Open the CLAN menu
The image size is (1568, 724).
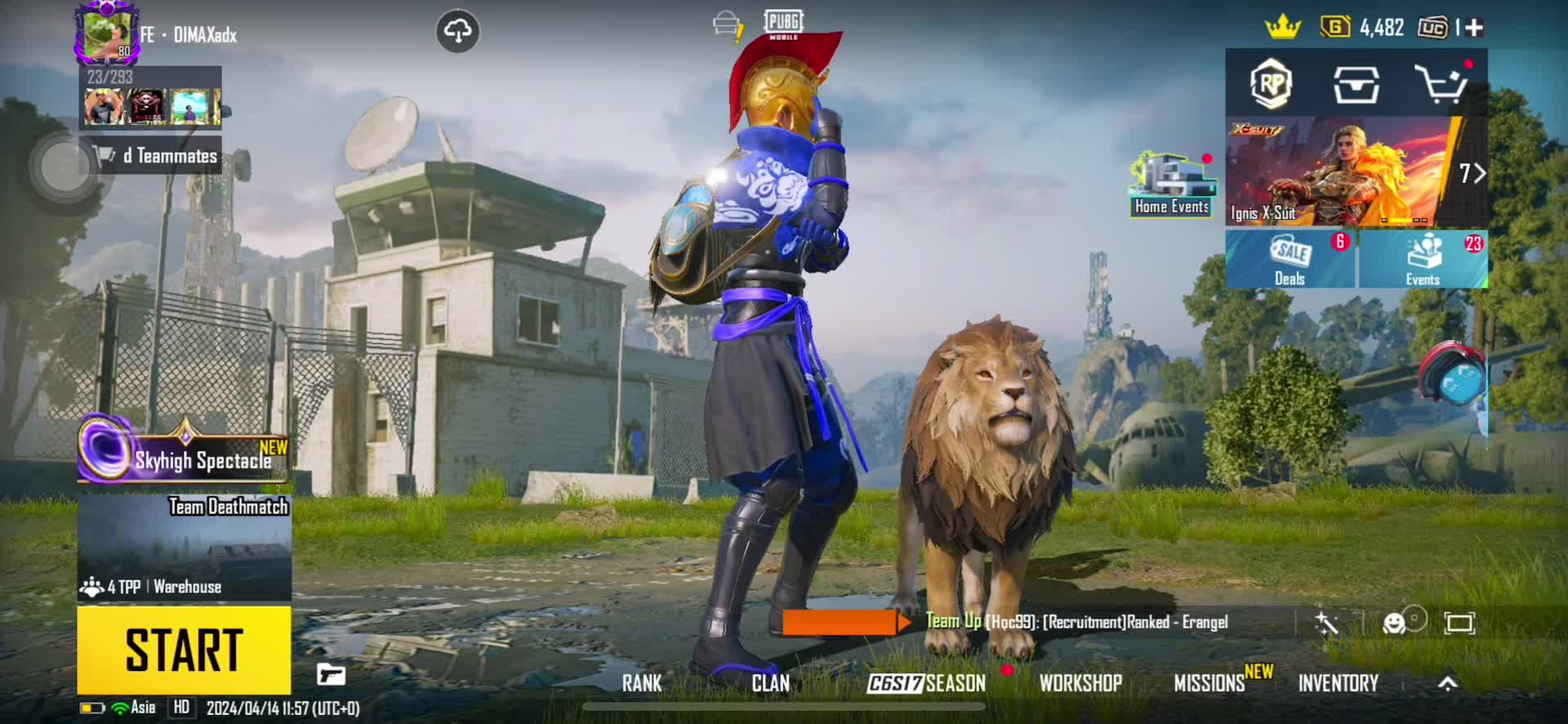click(770, 683)
